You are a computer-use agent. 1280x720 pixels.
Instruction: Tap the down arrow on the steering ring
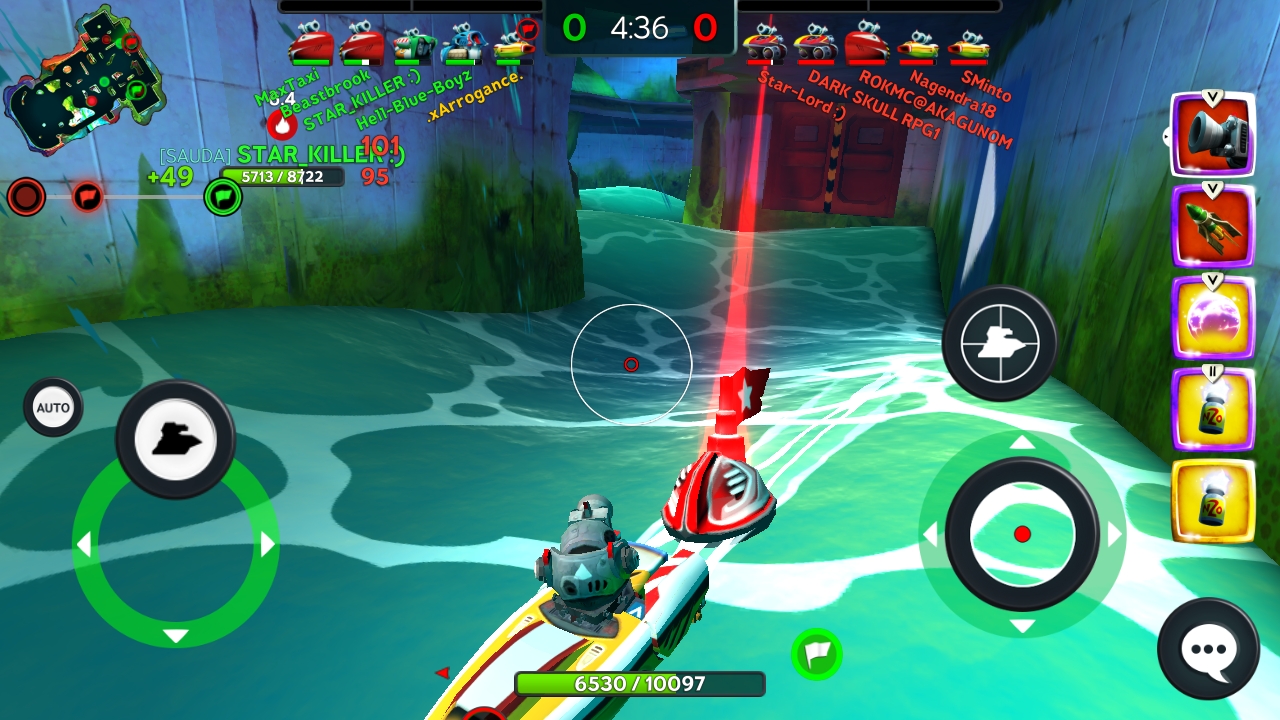tap(175, 636)
